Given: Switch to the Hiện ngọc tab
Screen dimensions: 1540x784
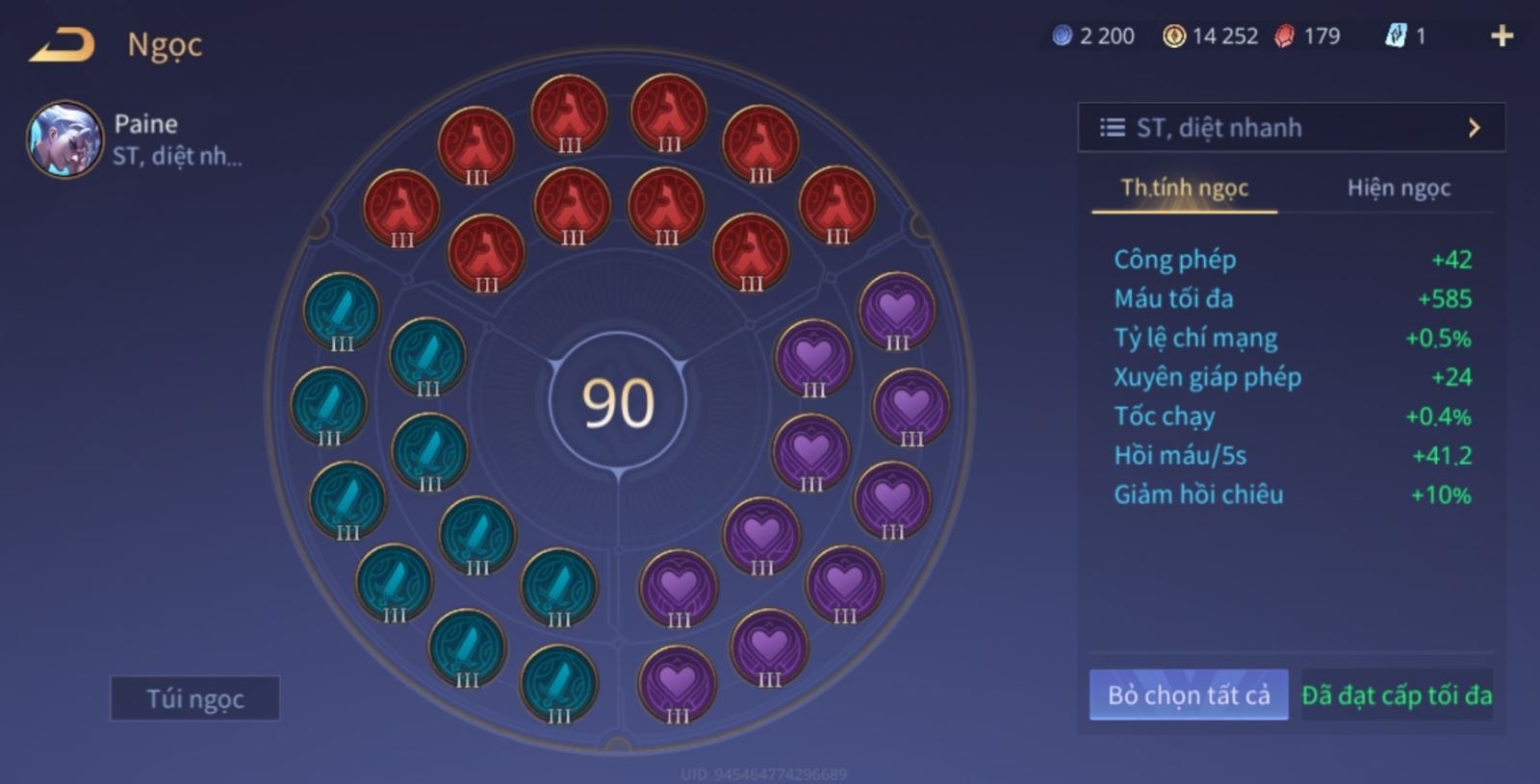Looking at the screenshot, I should 1398,188.
